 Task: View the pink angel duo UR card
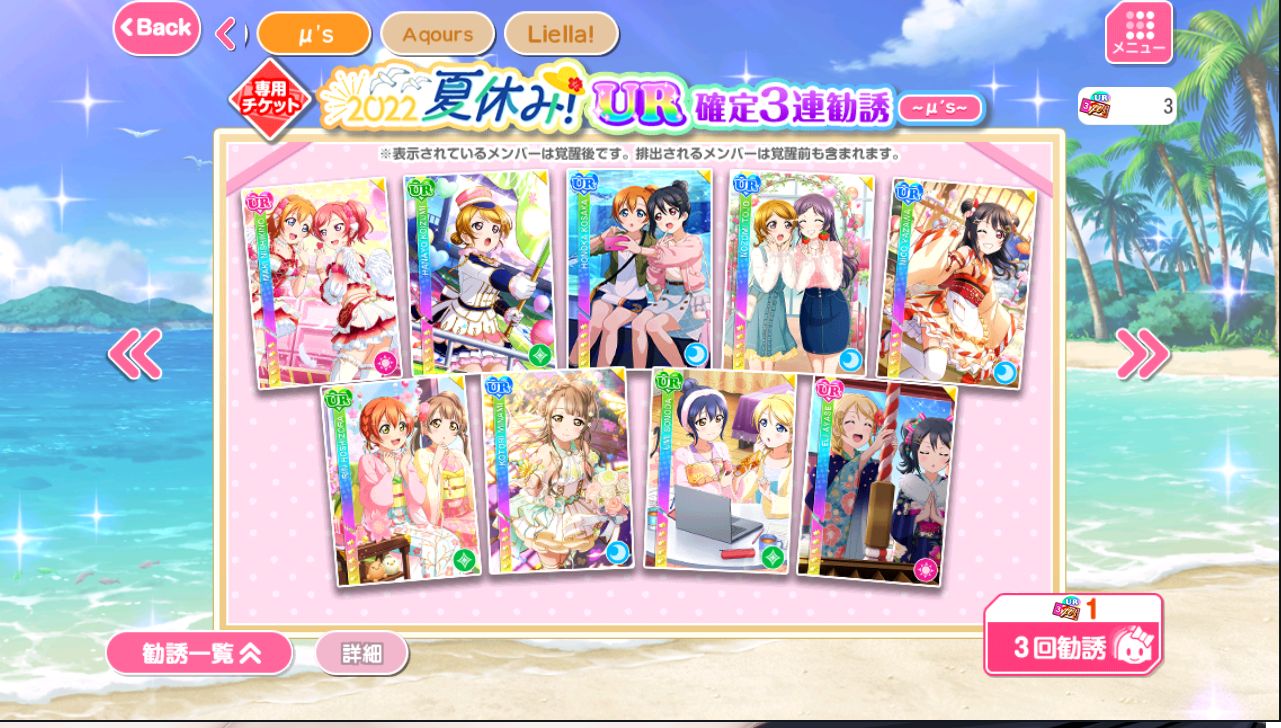[320, 282]
